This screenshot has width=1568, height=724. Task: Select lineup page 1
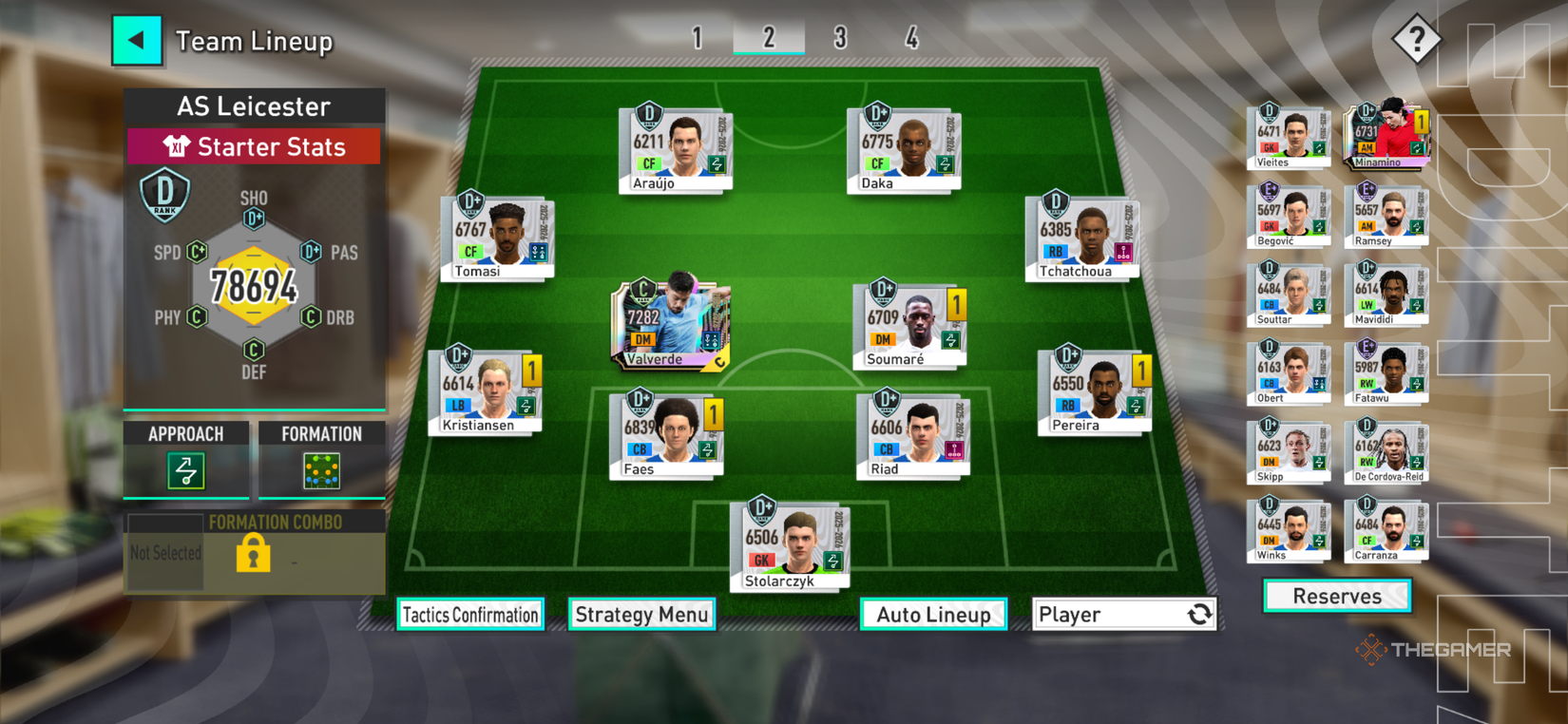(698, 38)
